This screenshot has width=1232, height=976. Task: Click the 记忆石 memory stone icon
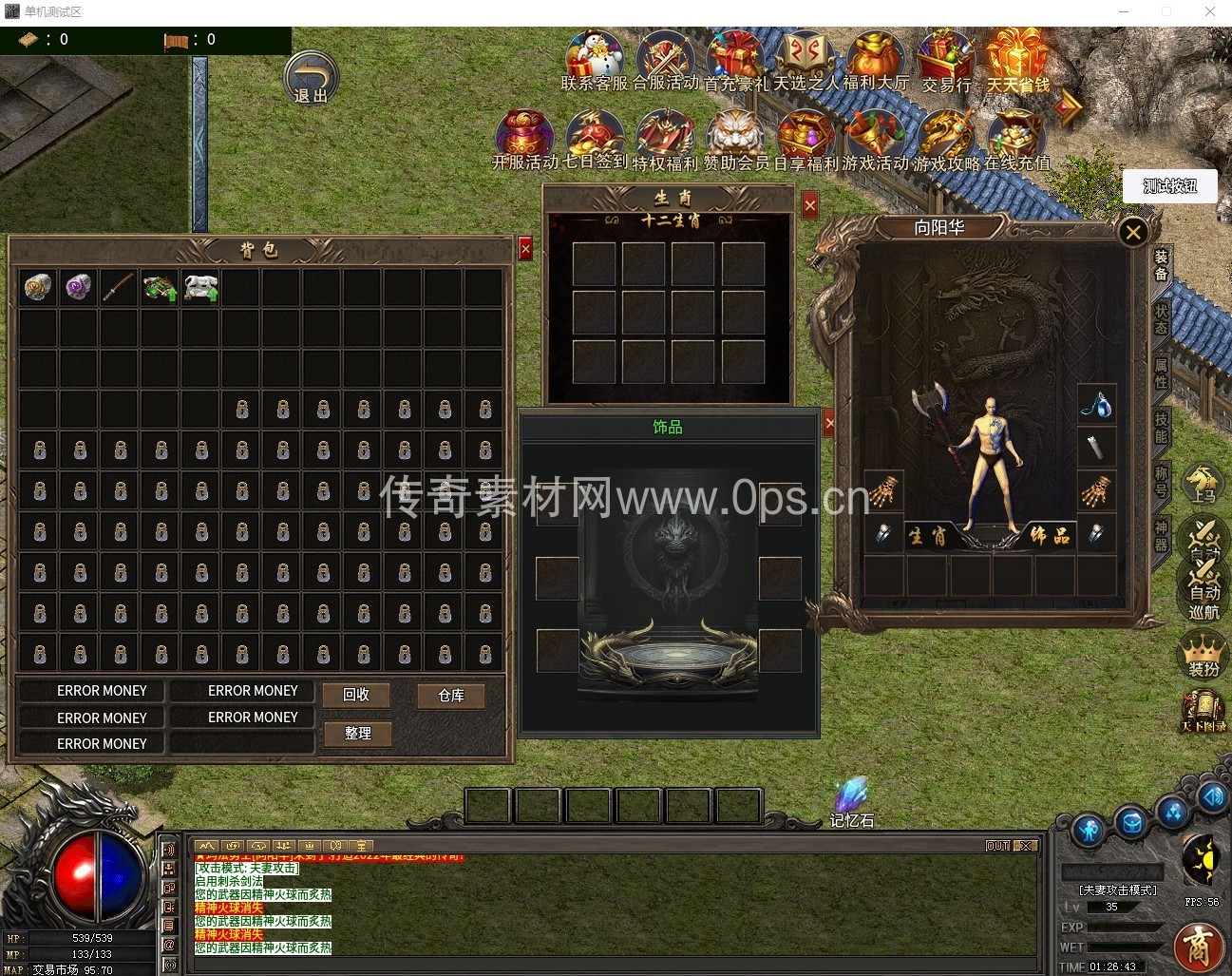click(x=851, y=803)
